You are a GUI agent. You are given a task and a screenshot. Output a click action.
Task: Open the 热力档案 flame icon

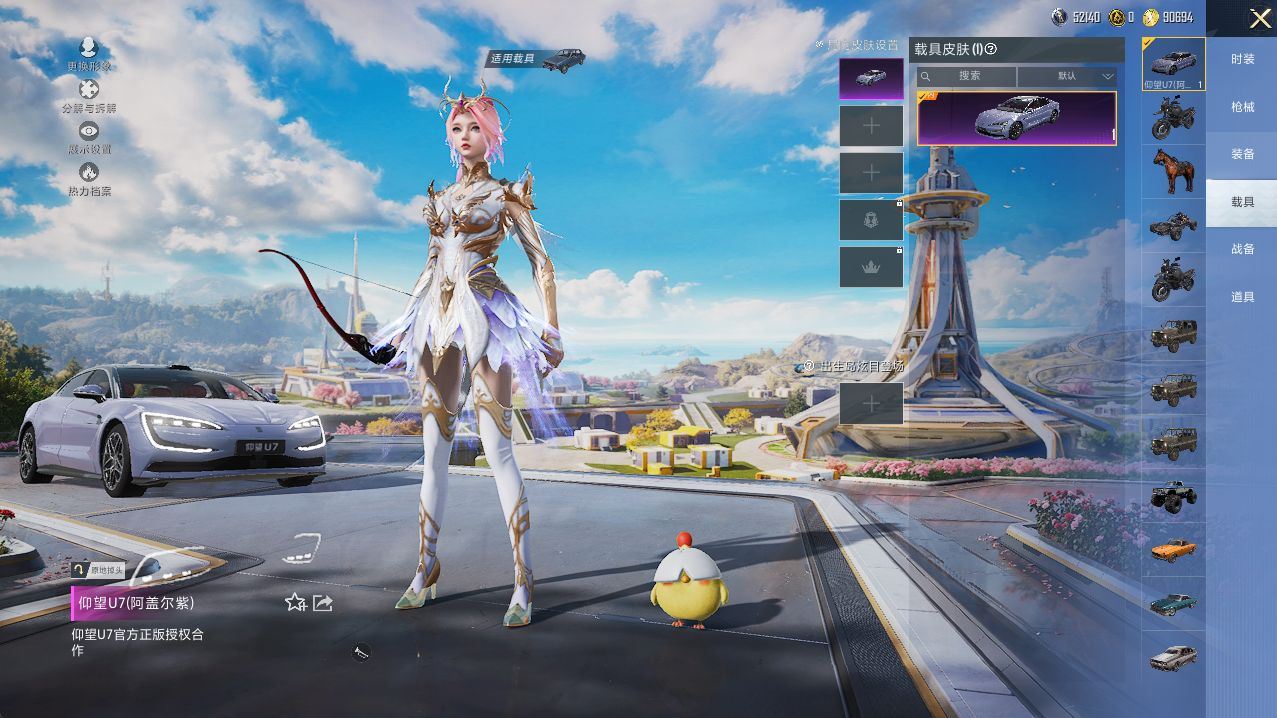coord(89,179)
